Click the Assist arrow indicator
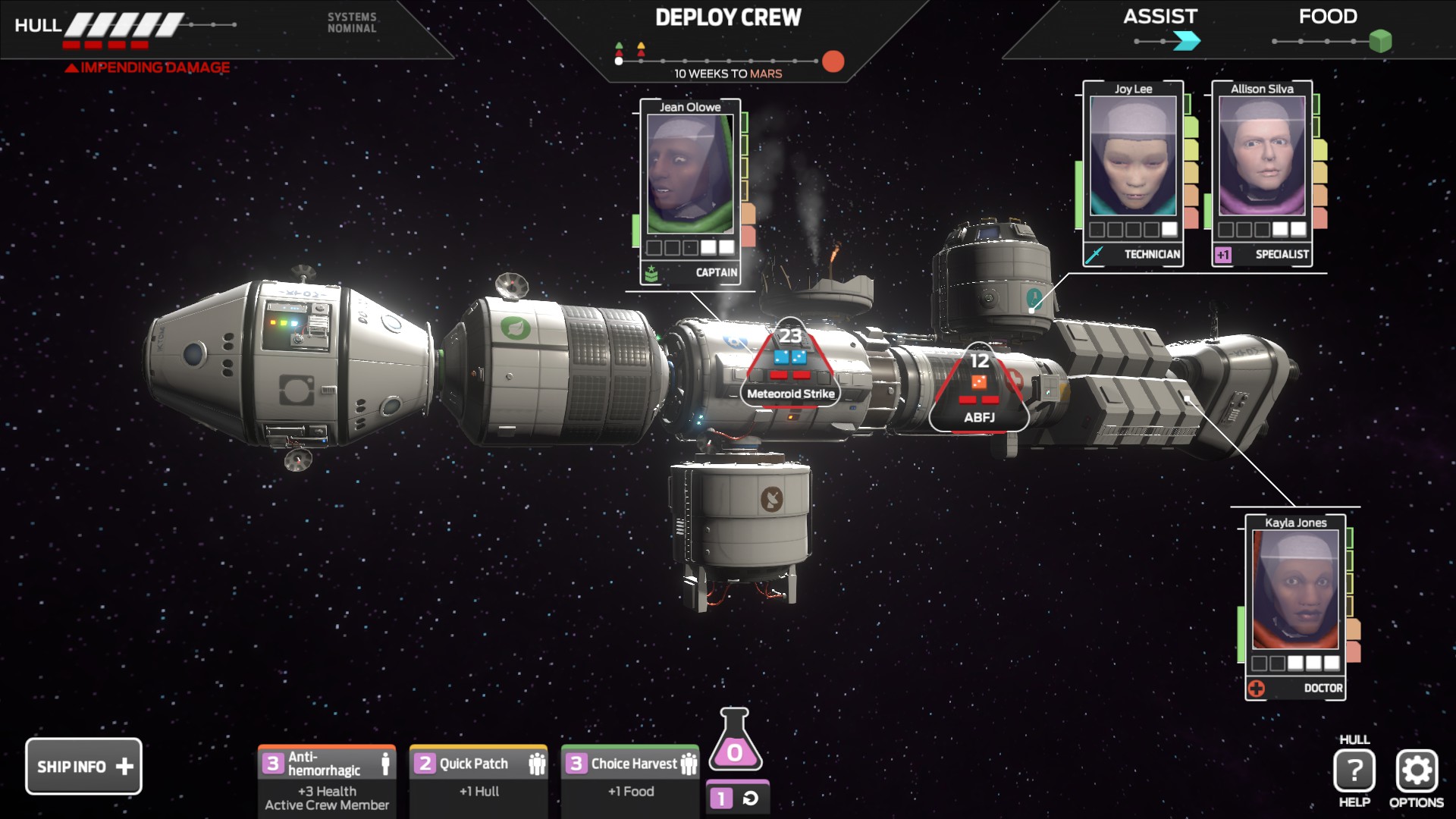 (1186, 41)
